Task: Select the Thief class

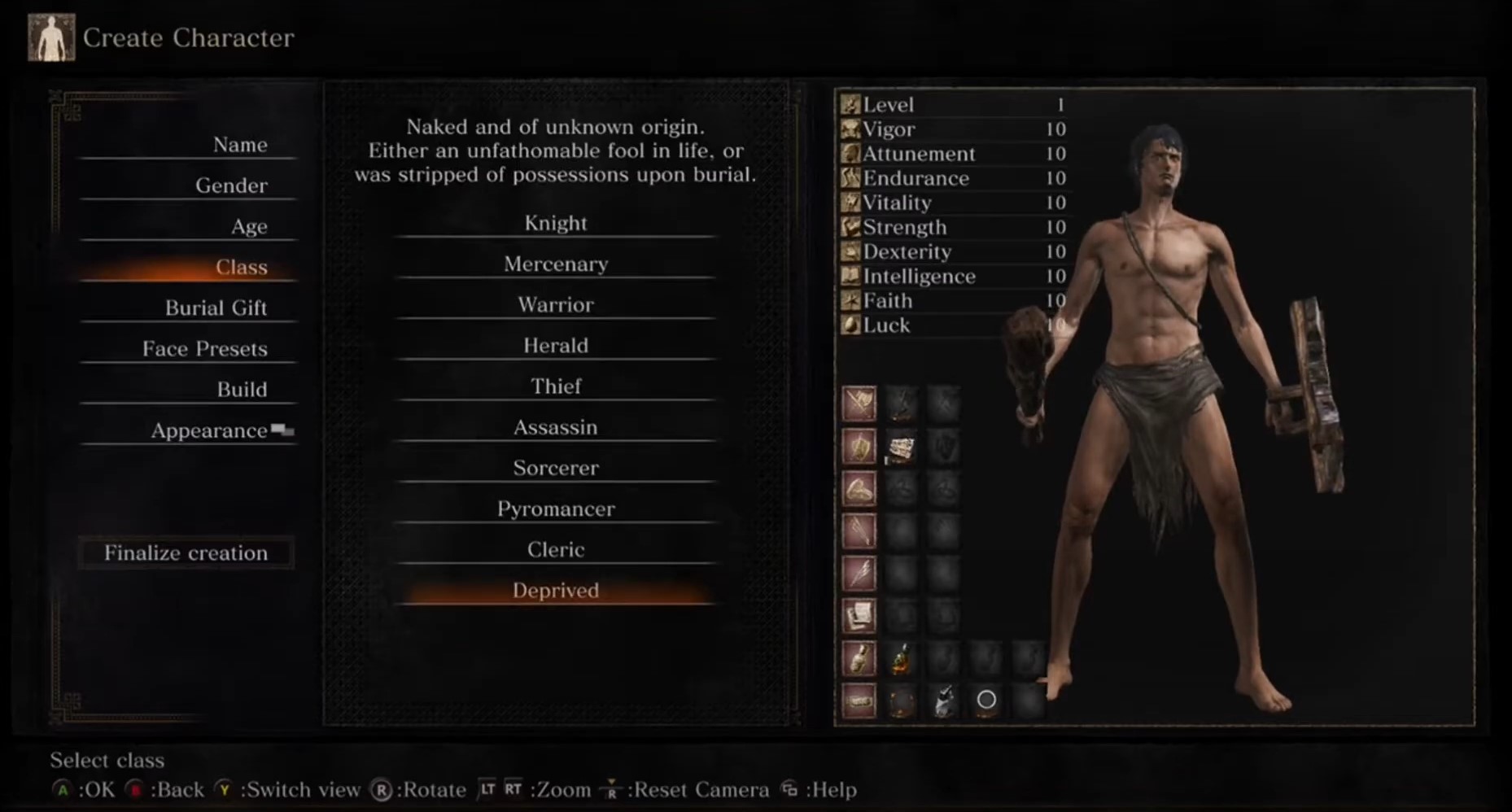Action: pyautogui.click(x=555, y=386)
